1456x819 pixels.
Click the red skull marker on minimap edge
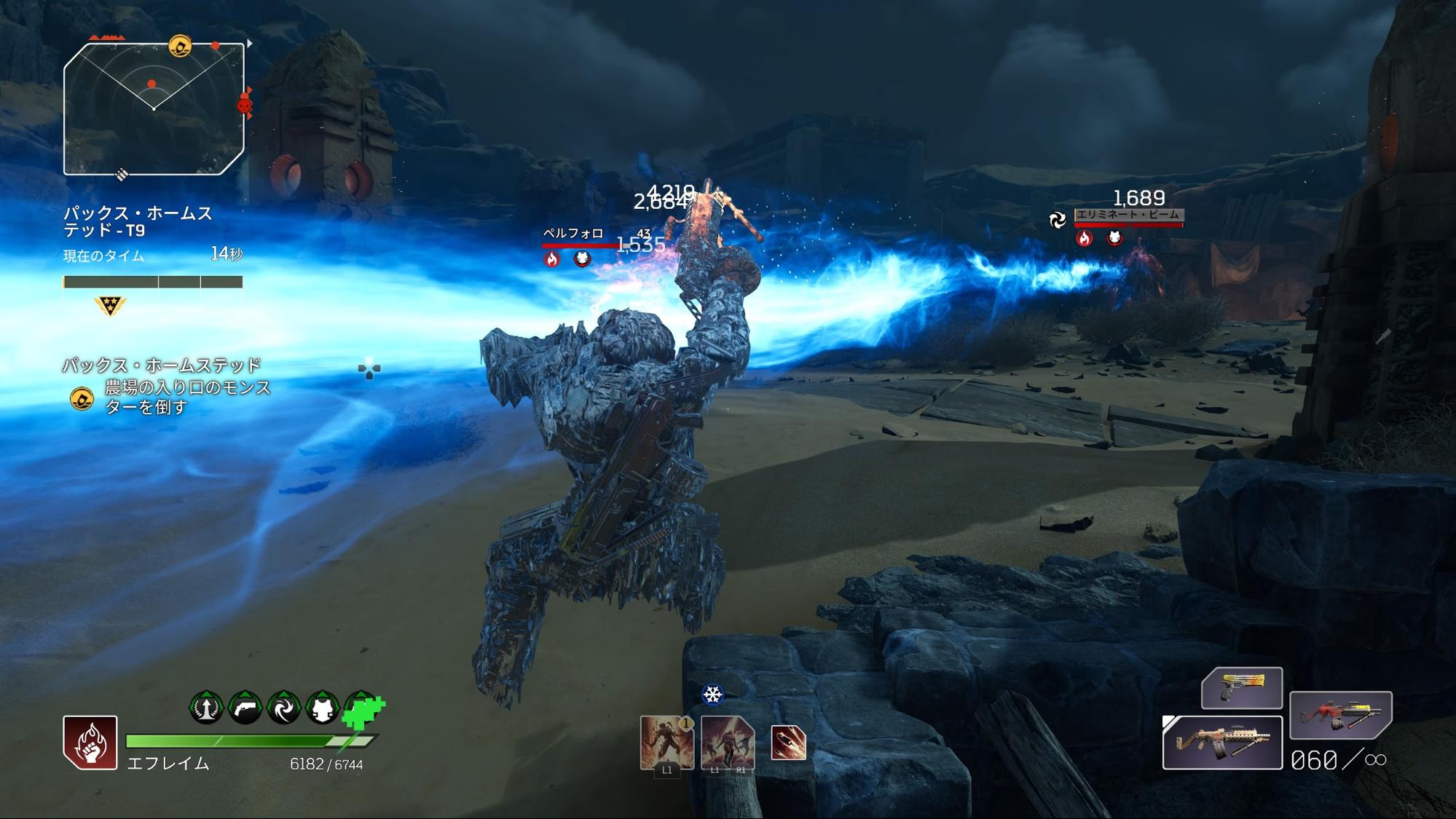[x=245, y=106]
